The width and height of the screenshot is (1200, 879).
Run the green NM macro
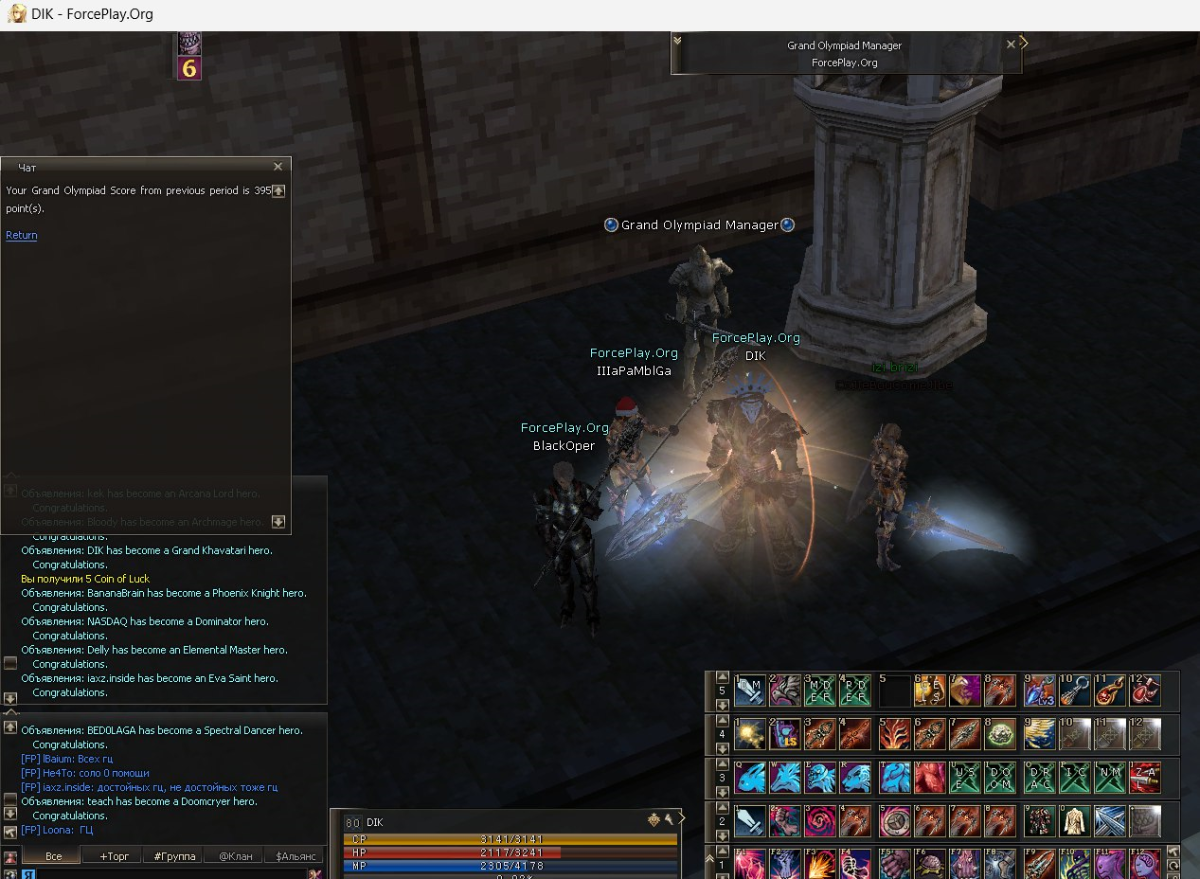pos(1110,777)
